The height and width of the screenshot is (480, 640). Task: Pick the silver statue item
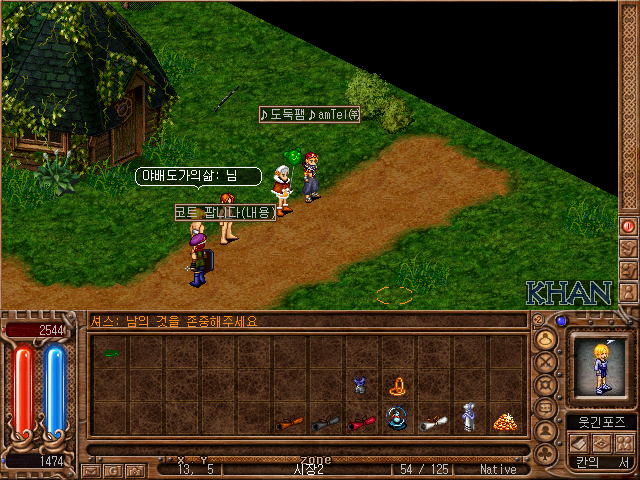click(468, 418)
